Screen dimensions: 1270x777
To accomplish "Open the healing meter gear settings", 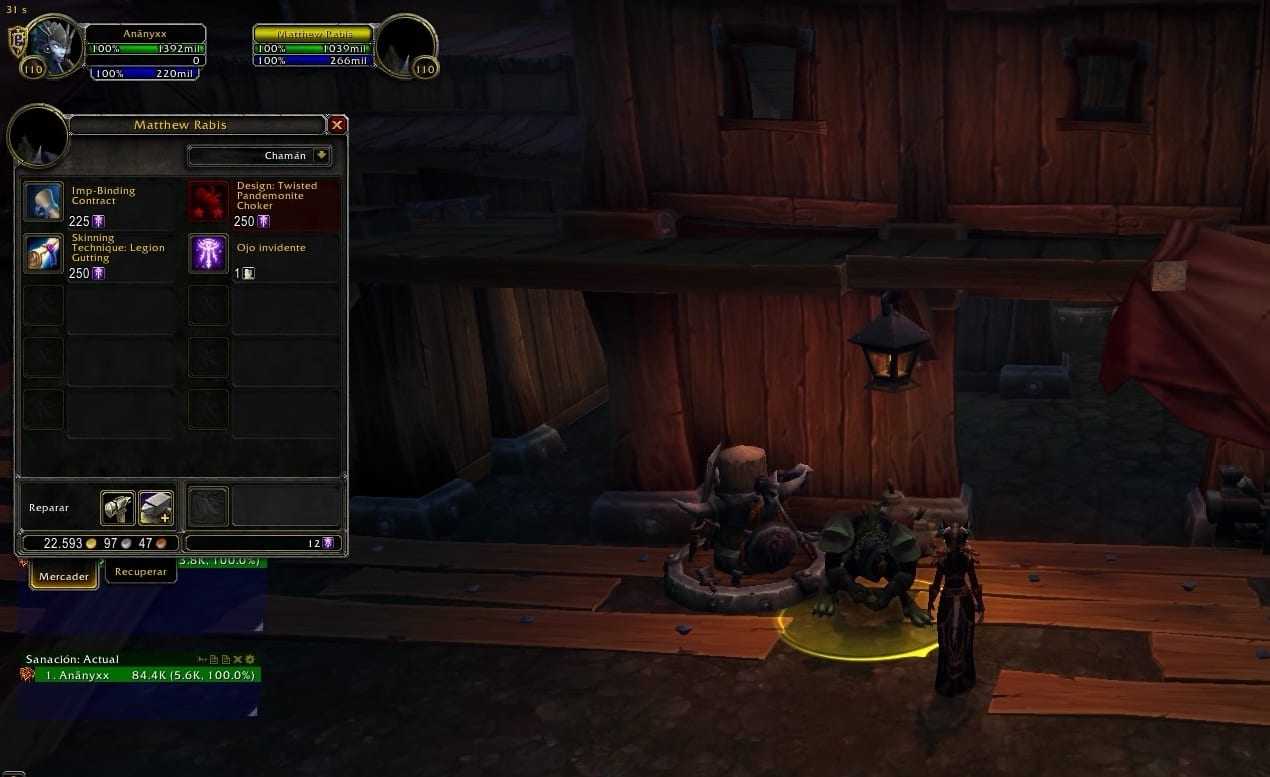I will (250, 659).
